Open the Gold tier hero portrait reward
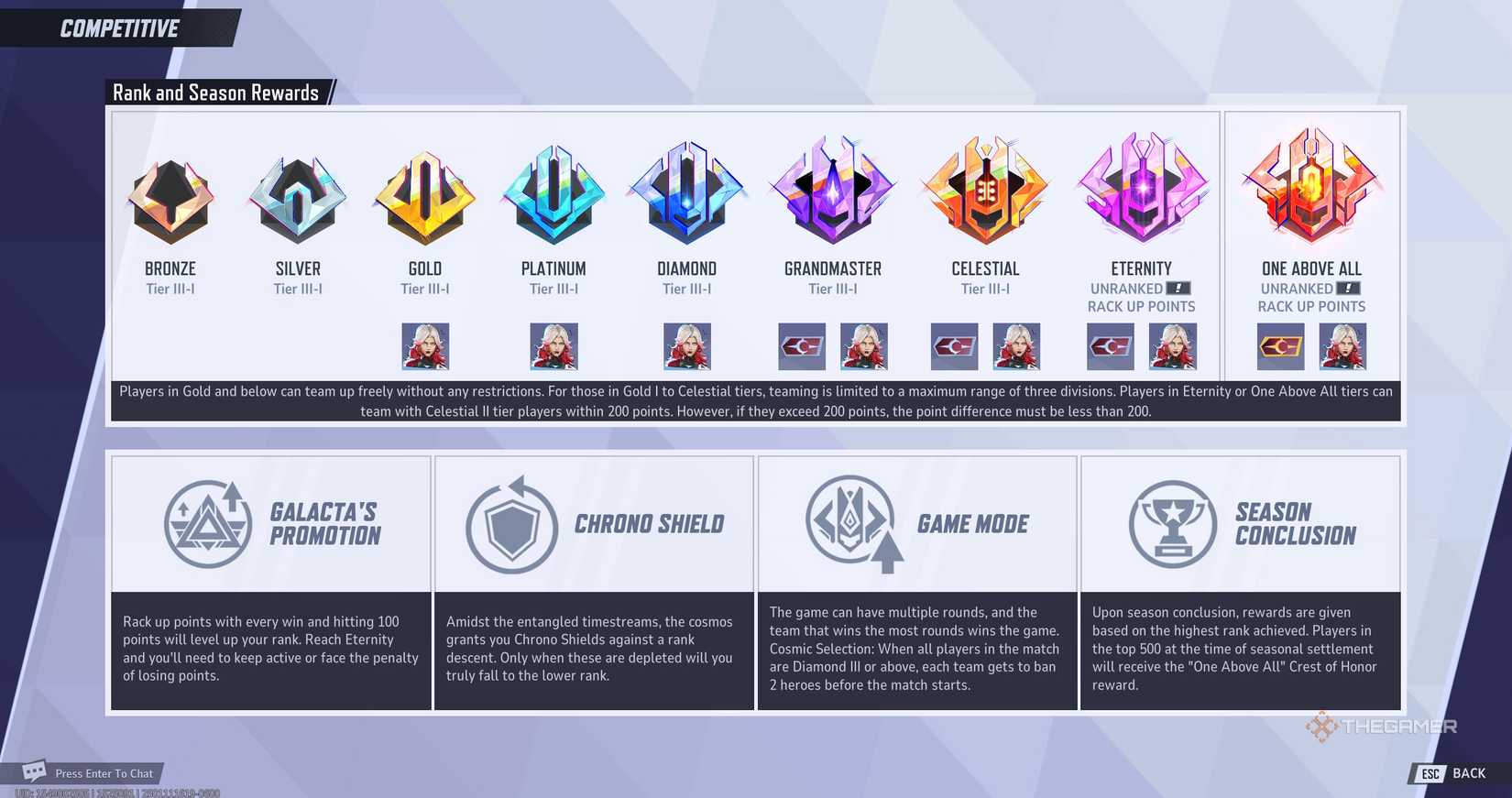1512x798 pixels. pyautogui.click(x=423, y=345)
